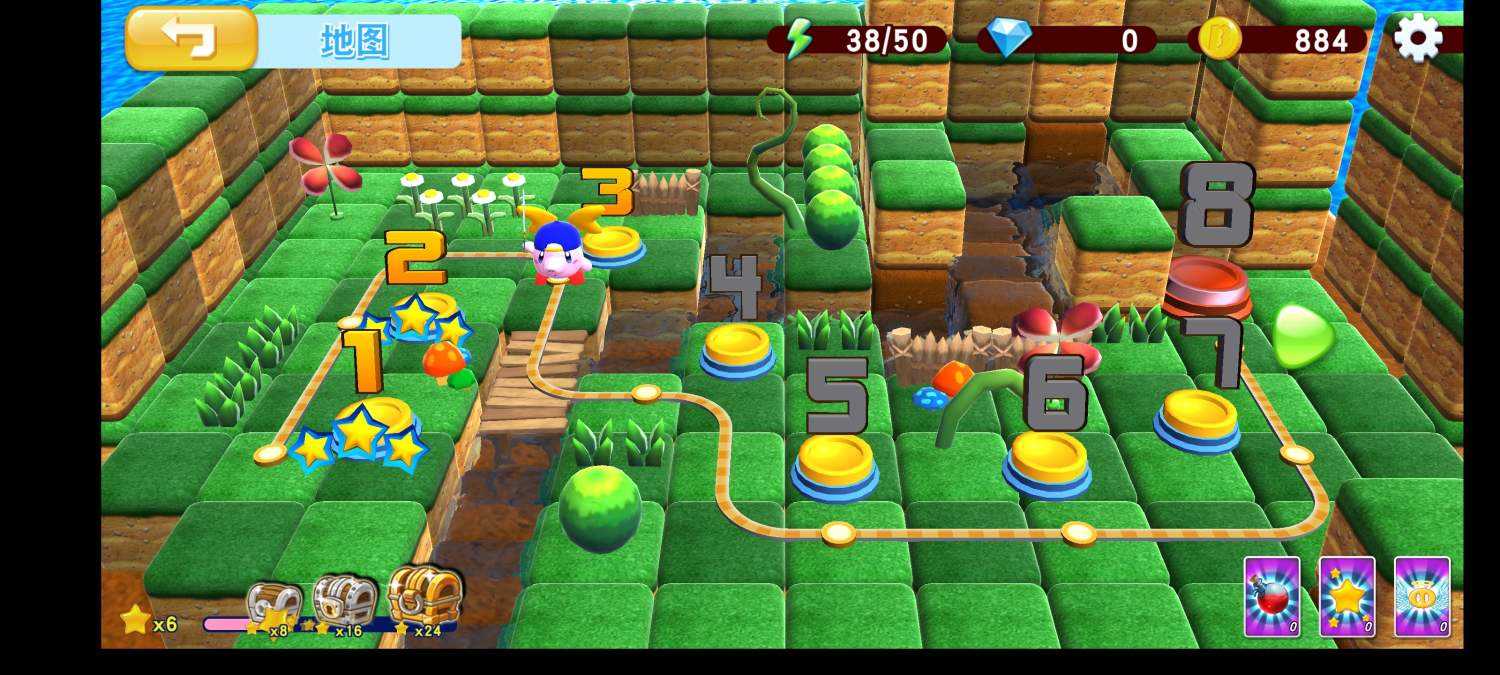Select the gold star item card
This screenshot has width=1500, height=675.
(1347, 597)
